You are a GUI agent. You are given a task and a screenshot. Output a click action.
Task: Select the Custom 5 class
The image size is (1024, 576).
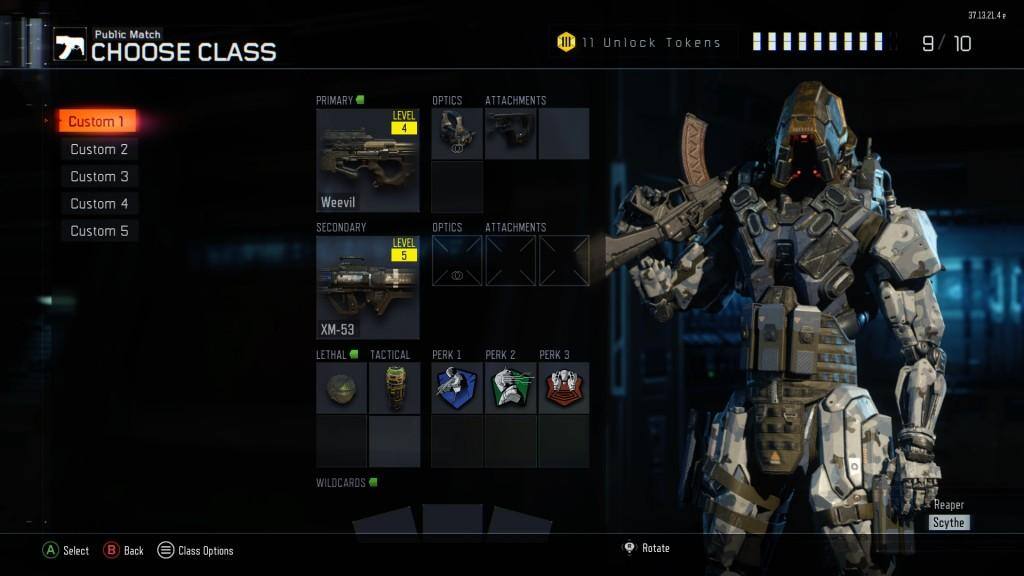click(99, 230)
